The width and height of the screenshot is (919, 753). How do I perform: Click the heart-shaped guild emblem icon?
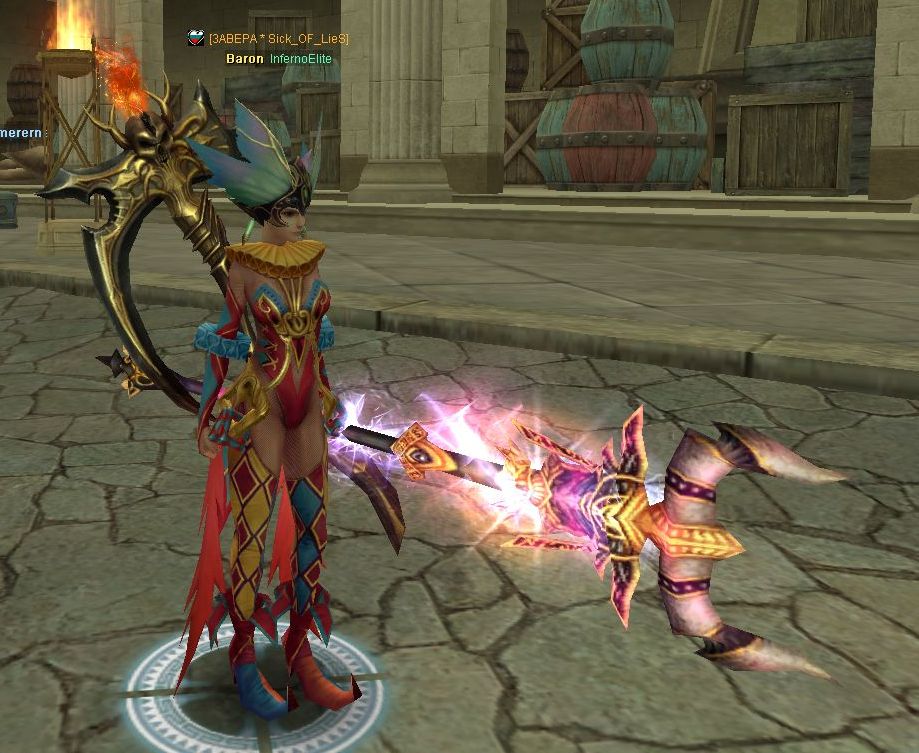(x=196, y=38)
